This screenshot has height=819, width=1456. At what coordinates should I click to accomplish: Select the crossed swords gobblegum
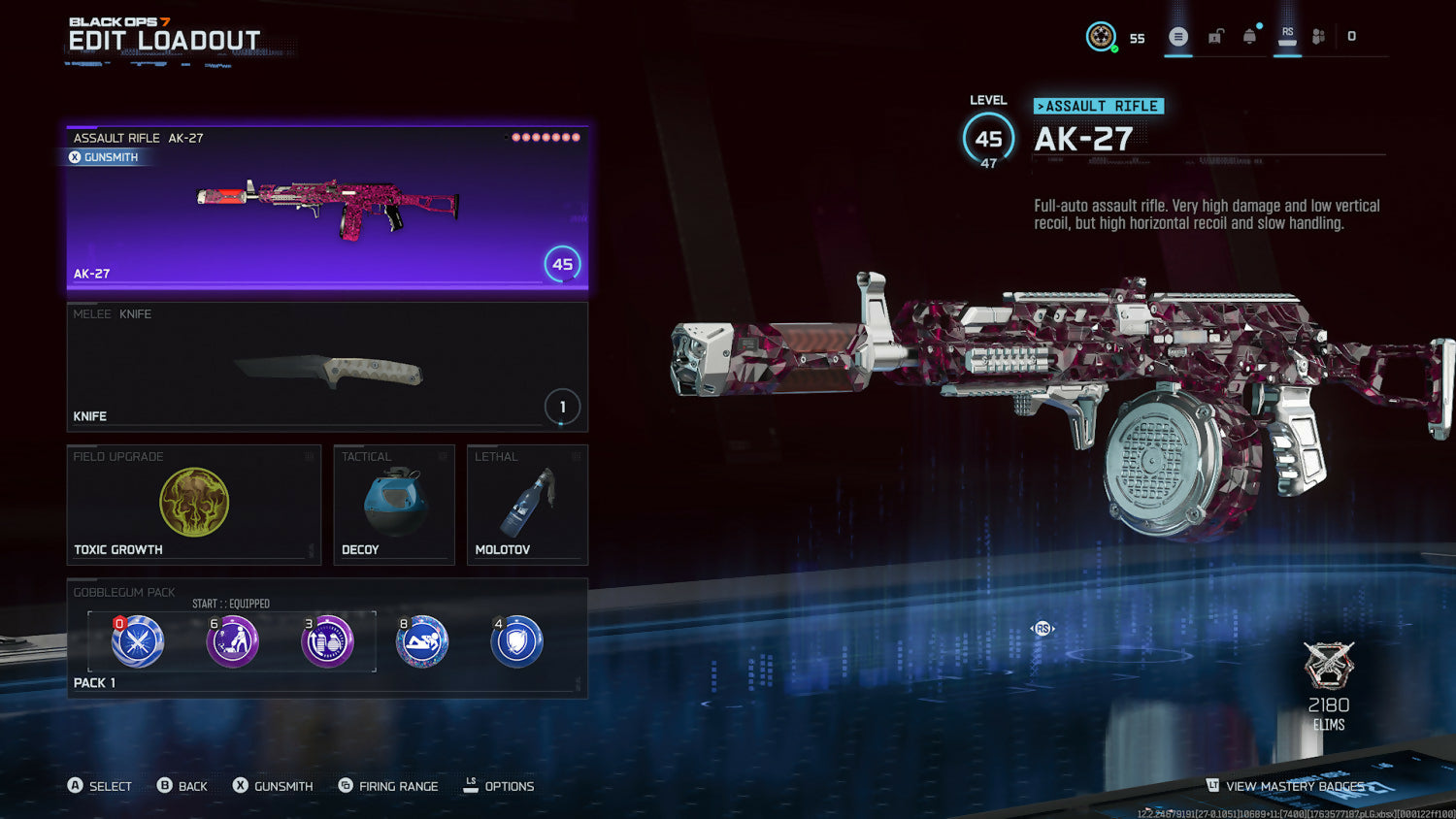pyautogui.click(x=137, y=641)
